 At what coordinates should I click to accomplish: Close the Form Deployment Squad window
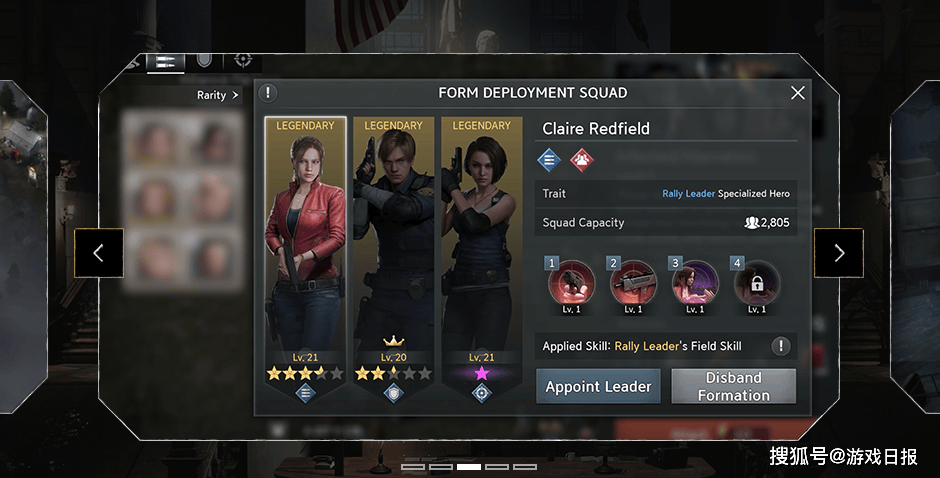coord(797,93)
